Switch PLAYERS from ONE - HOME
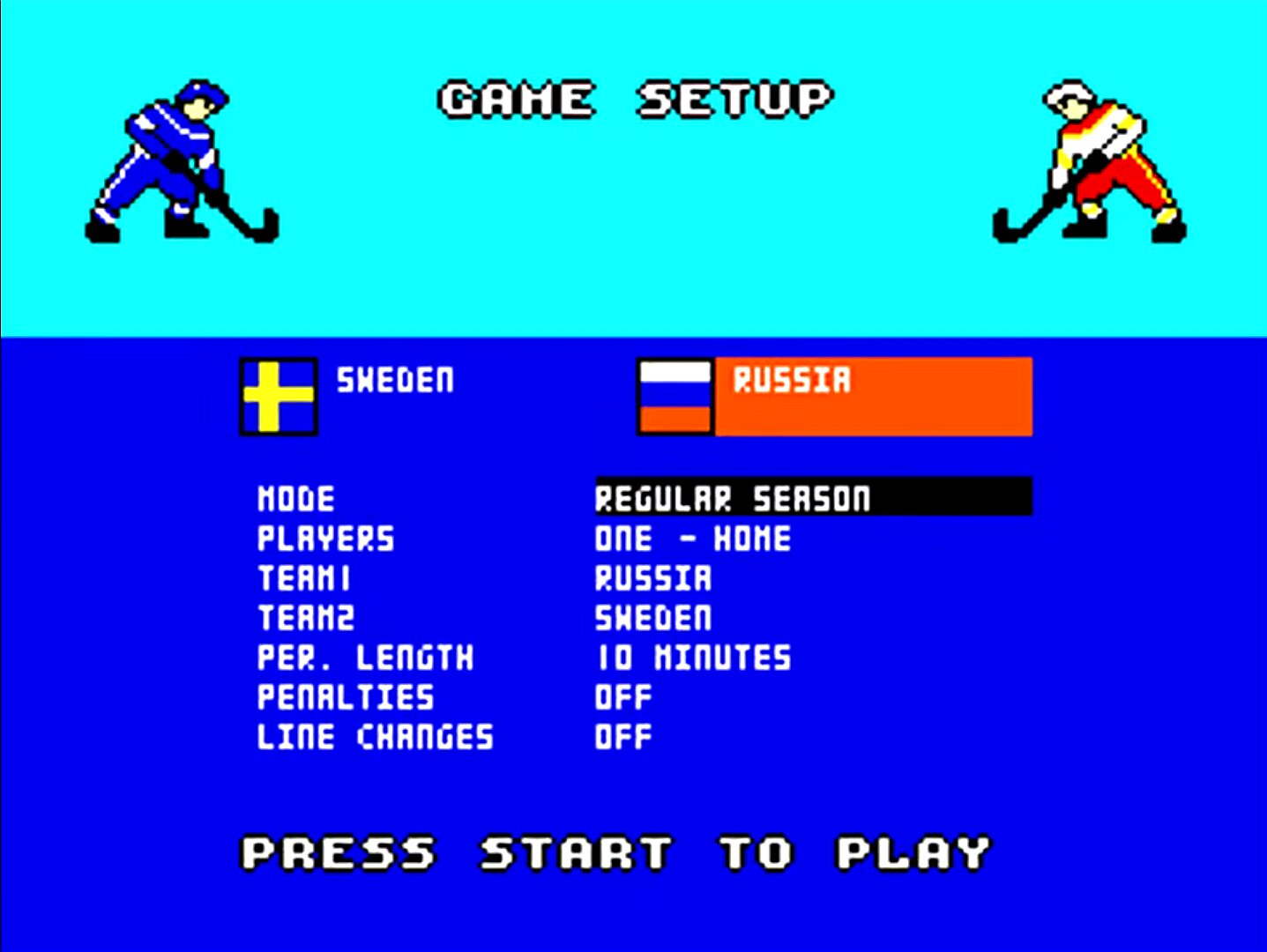This screenshot has width=1267, height=952. click(x=691, y=538)
